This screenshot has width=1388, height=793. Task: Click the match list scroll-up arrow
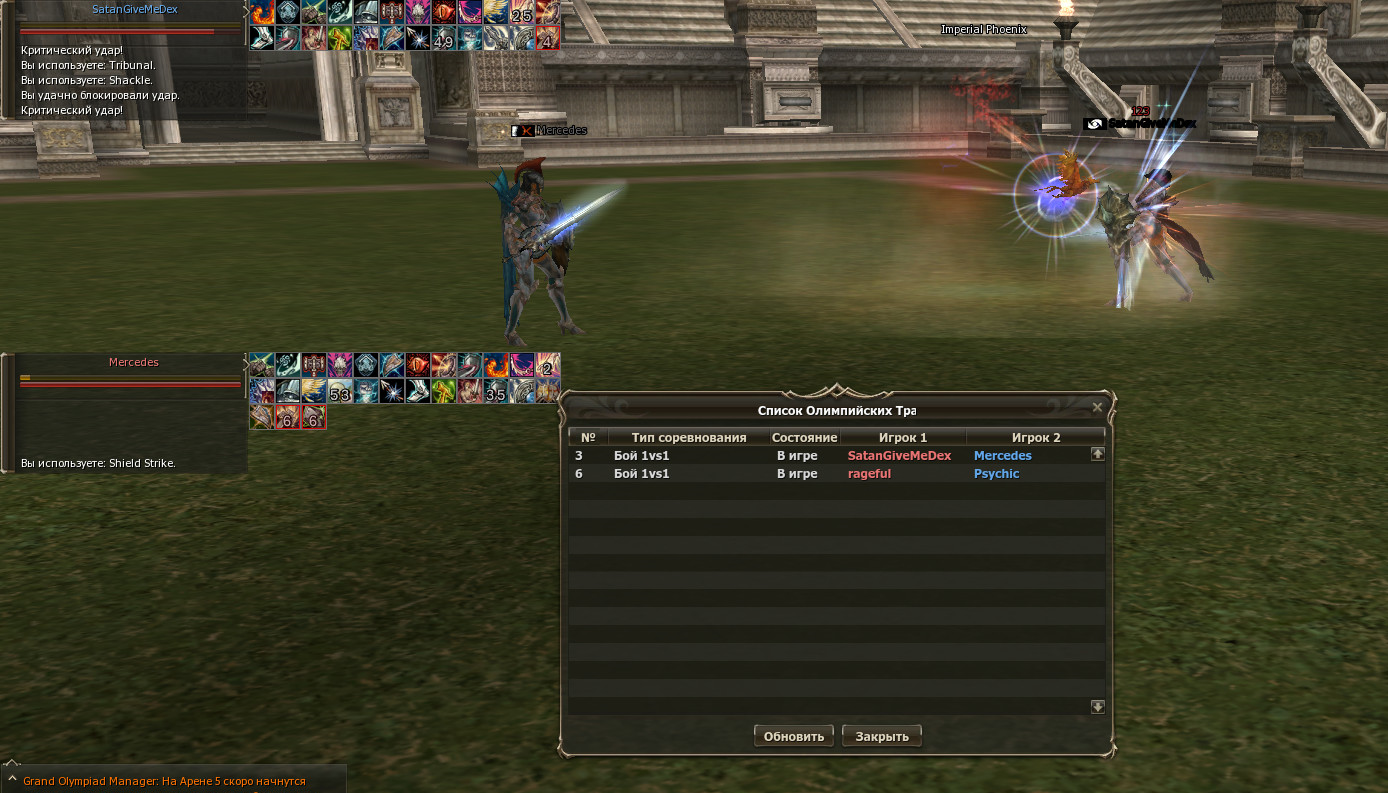coord(1097,454)
